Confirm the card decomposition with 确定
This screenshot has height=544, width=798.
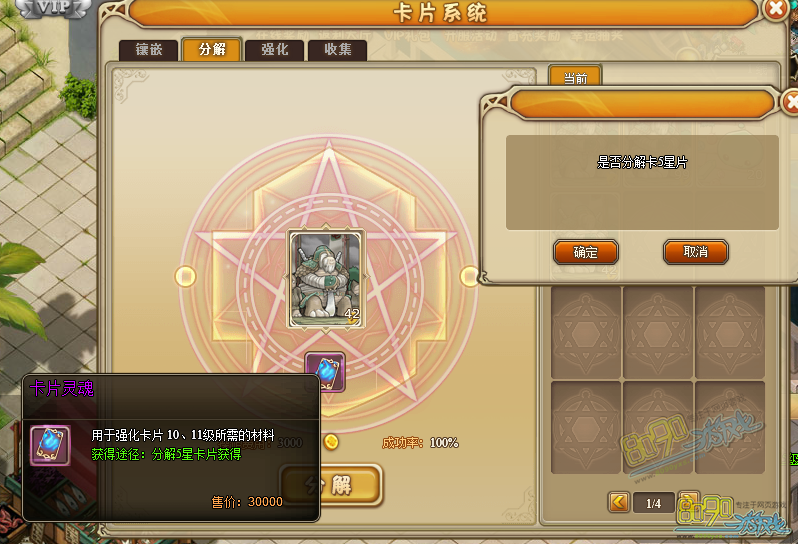coord(585,252)
